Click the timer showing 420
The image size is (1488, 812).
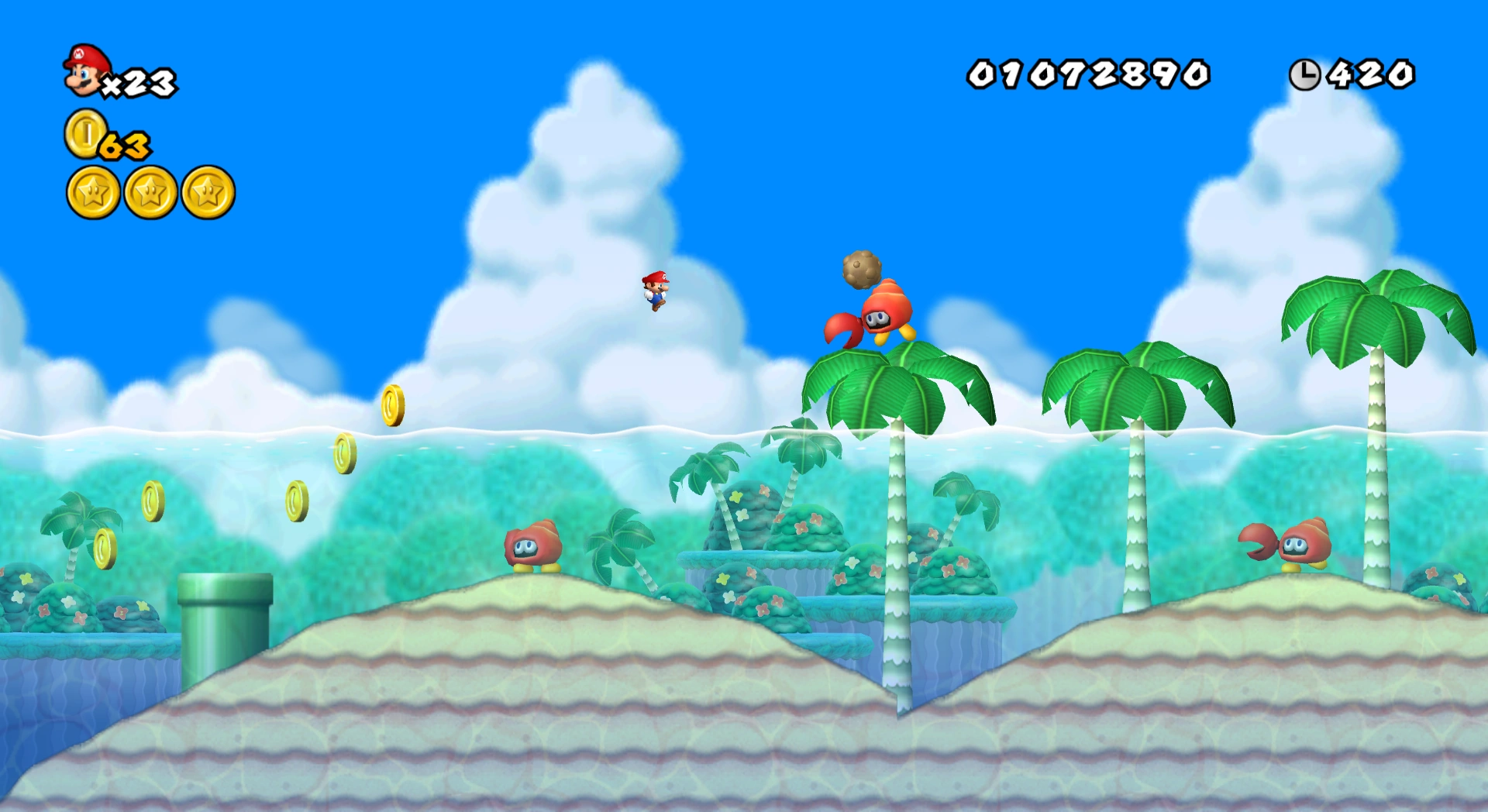[1372, 74]
